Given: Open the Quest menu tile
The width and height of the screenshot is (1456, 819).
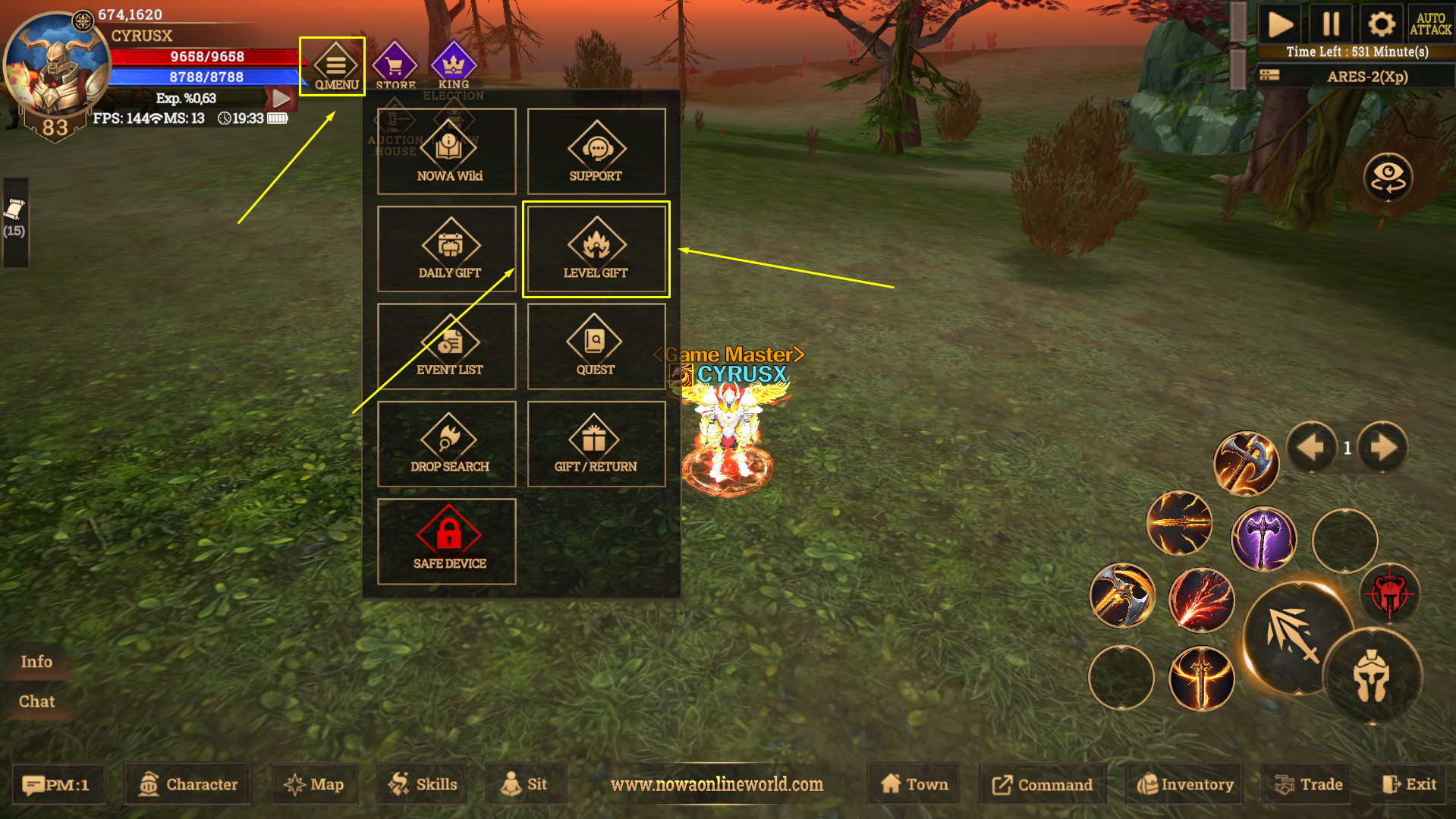Looking at the screenshot, I should click(596, 346).
